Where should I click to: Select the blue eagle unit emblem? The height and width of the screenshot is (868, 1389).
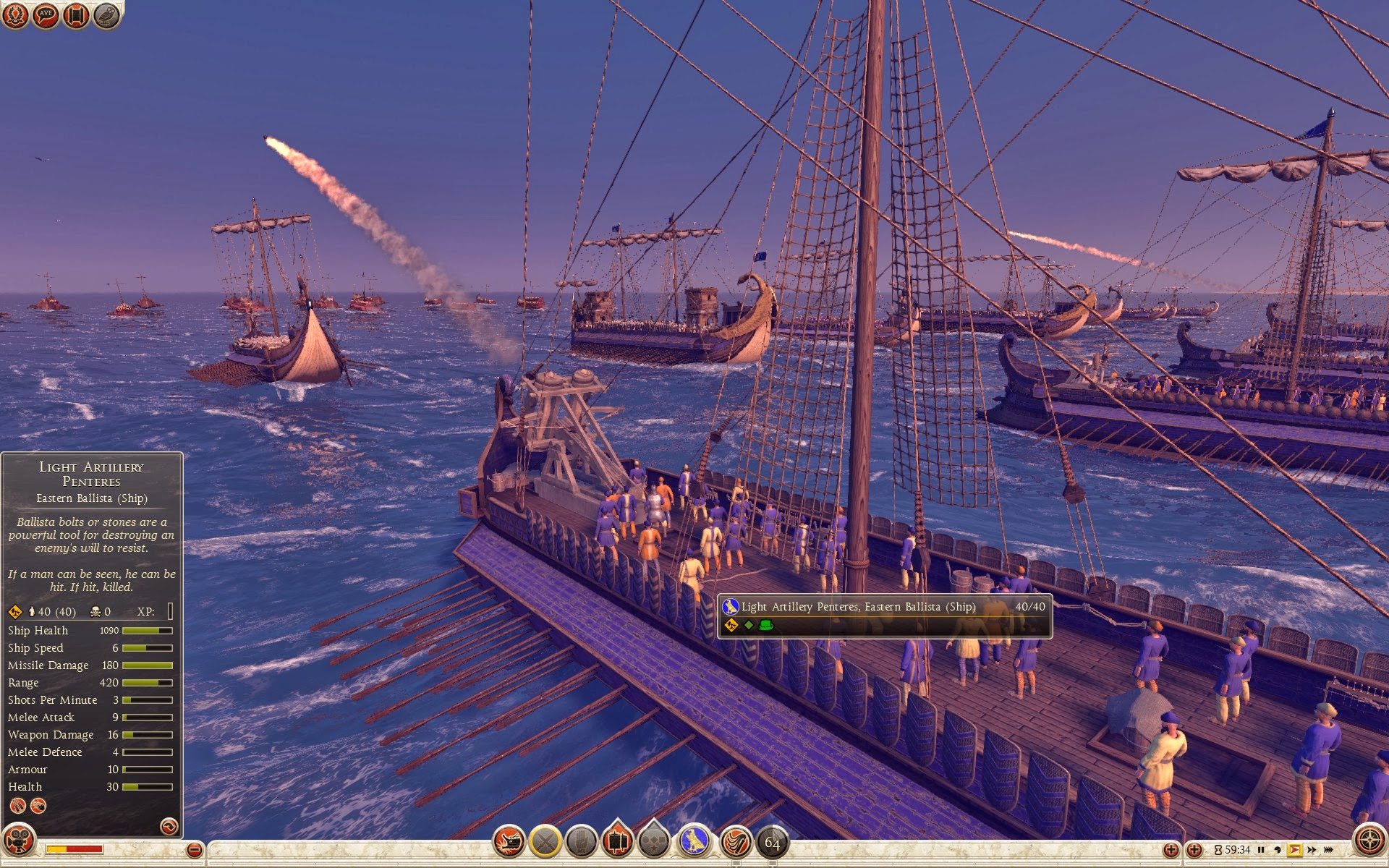694,841
